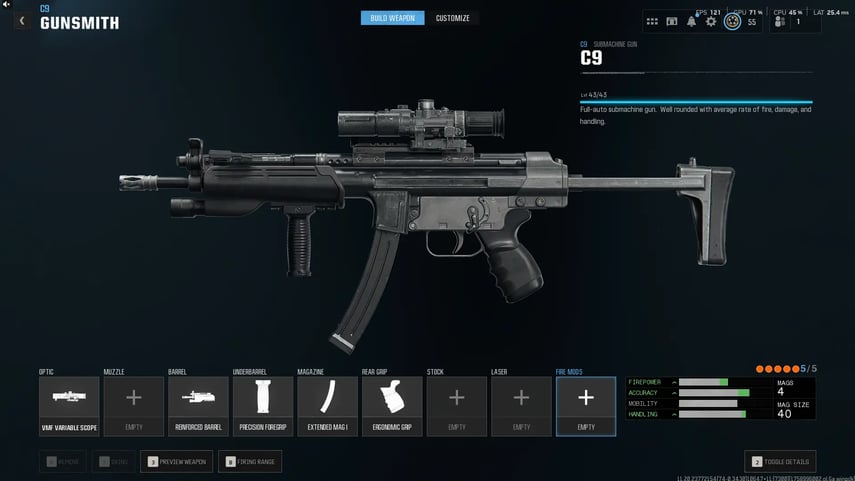This screenshot has height=481, width=855.
Task: Go back using the arrow button
Action: coord(22,21)
